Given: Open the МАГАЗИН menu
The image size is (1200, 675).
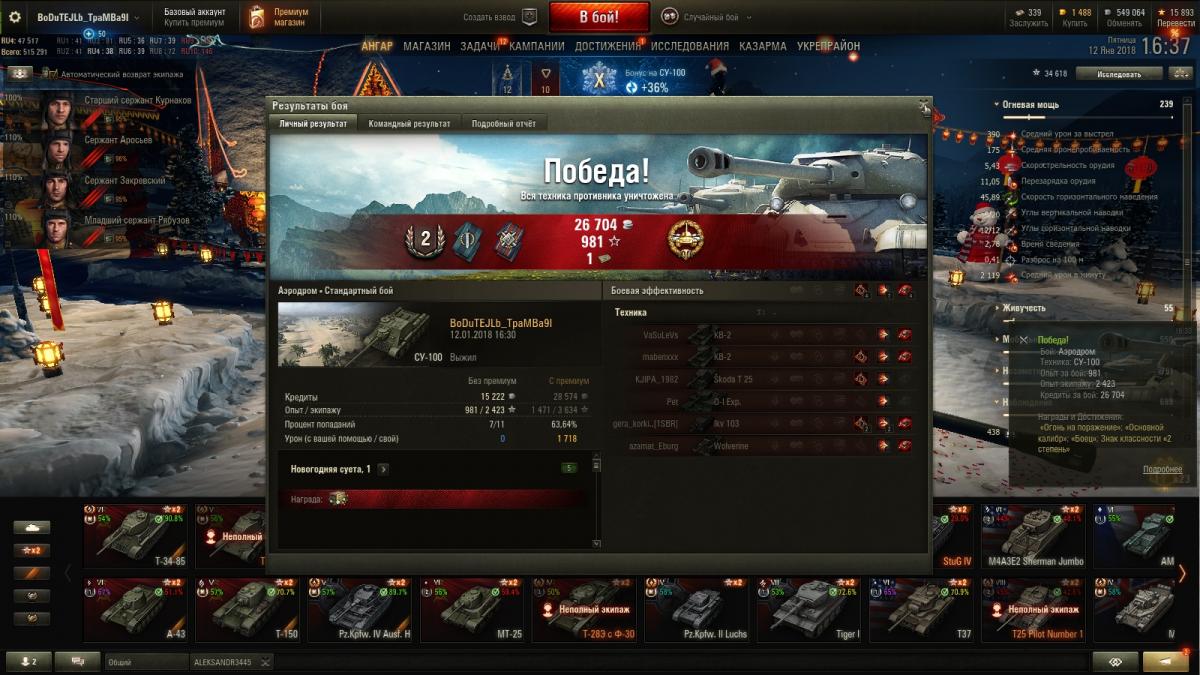Looking at the screenshot, I should [427, 46].
